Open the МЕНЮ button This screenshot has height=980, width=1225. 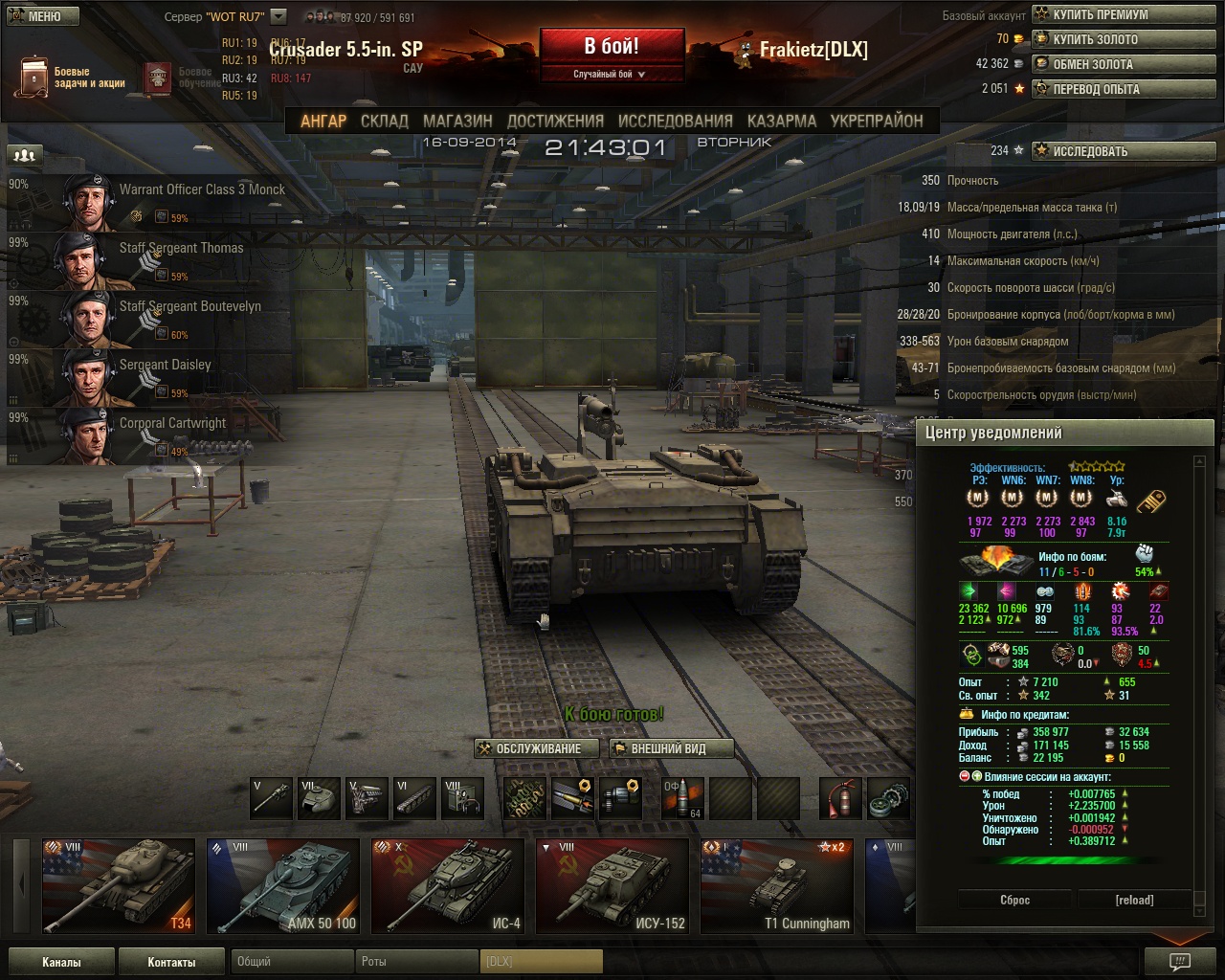point(42,16)
